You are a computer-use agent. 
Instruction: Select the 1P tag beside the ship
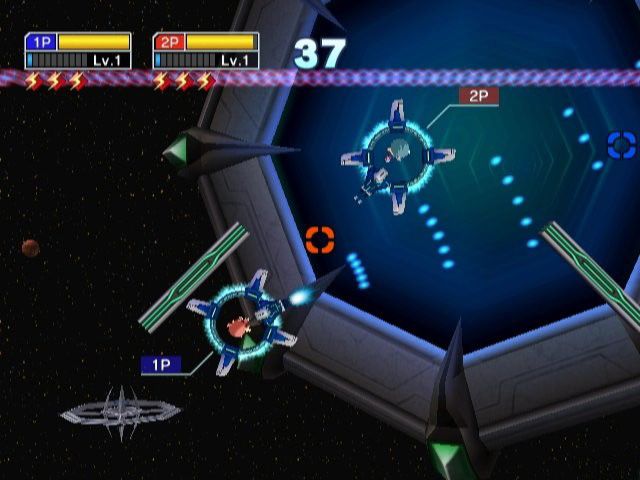161,365
